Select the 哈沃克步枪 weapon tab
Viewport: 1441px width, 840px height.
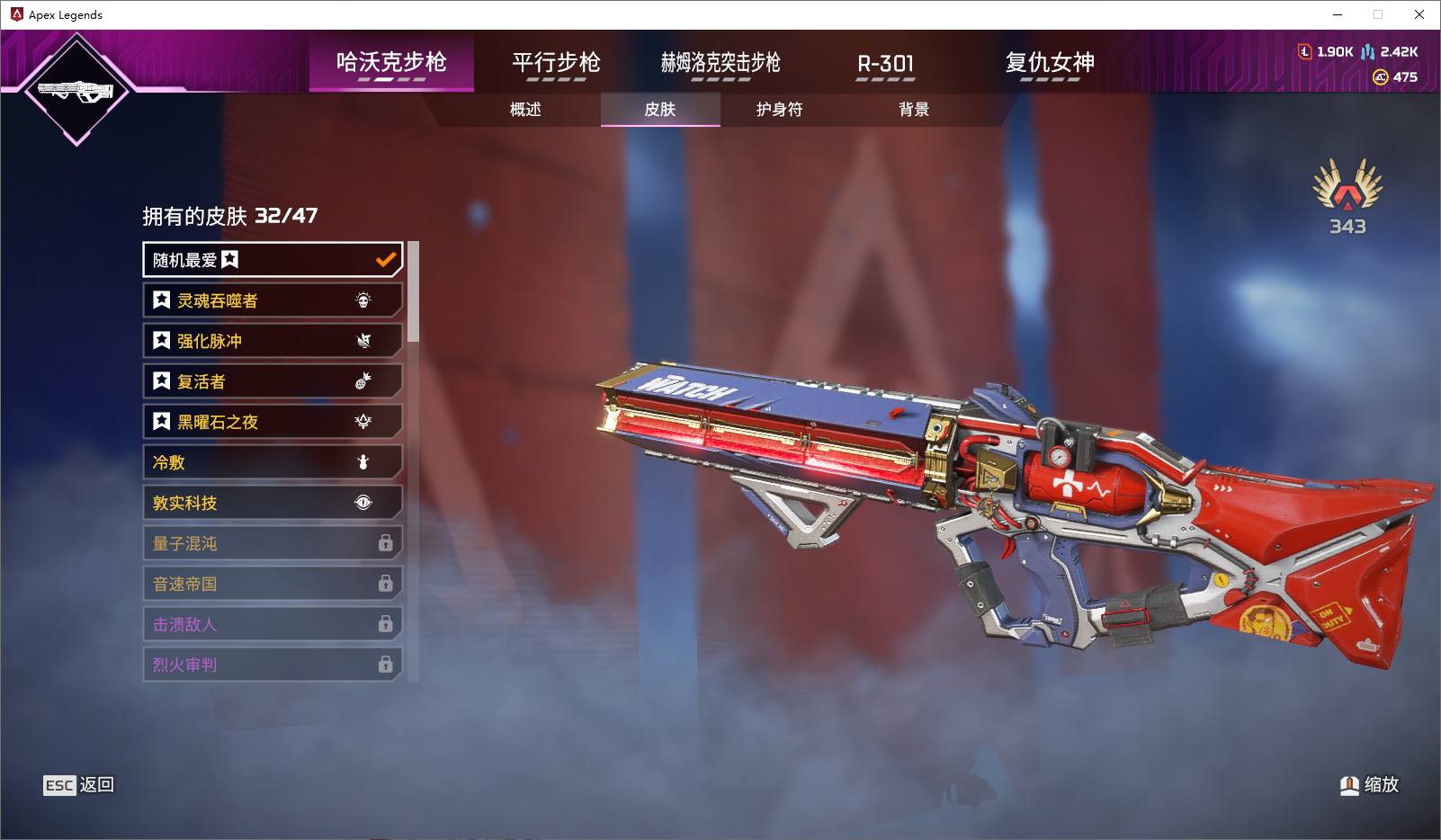391,62
